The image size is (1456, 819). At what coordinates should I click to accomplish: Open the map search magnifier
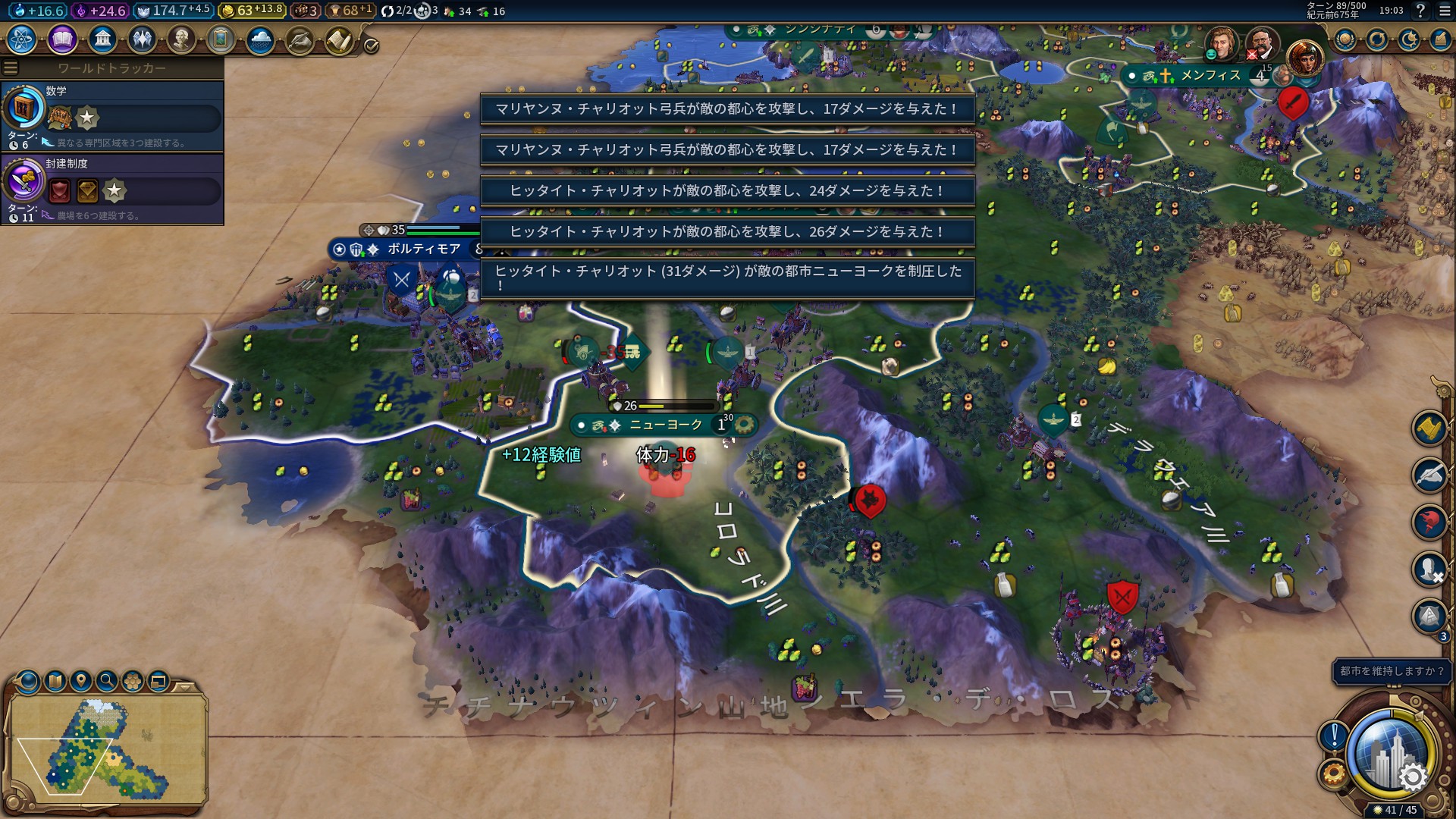coord(107,681)
